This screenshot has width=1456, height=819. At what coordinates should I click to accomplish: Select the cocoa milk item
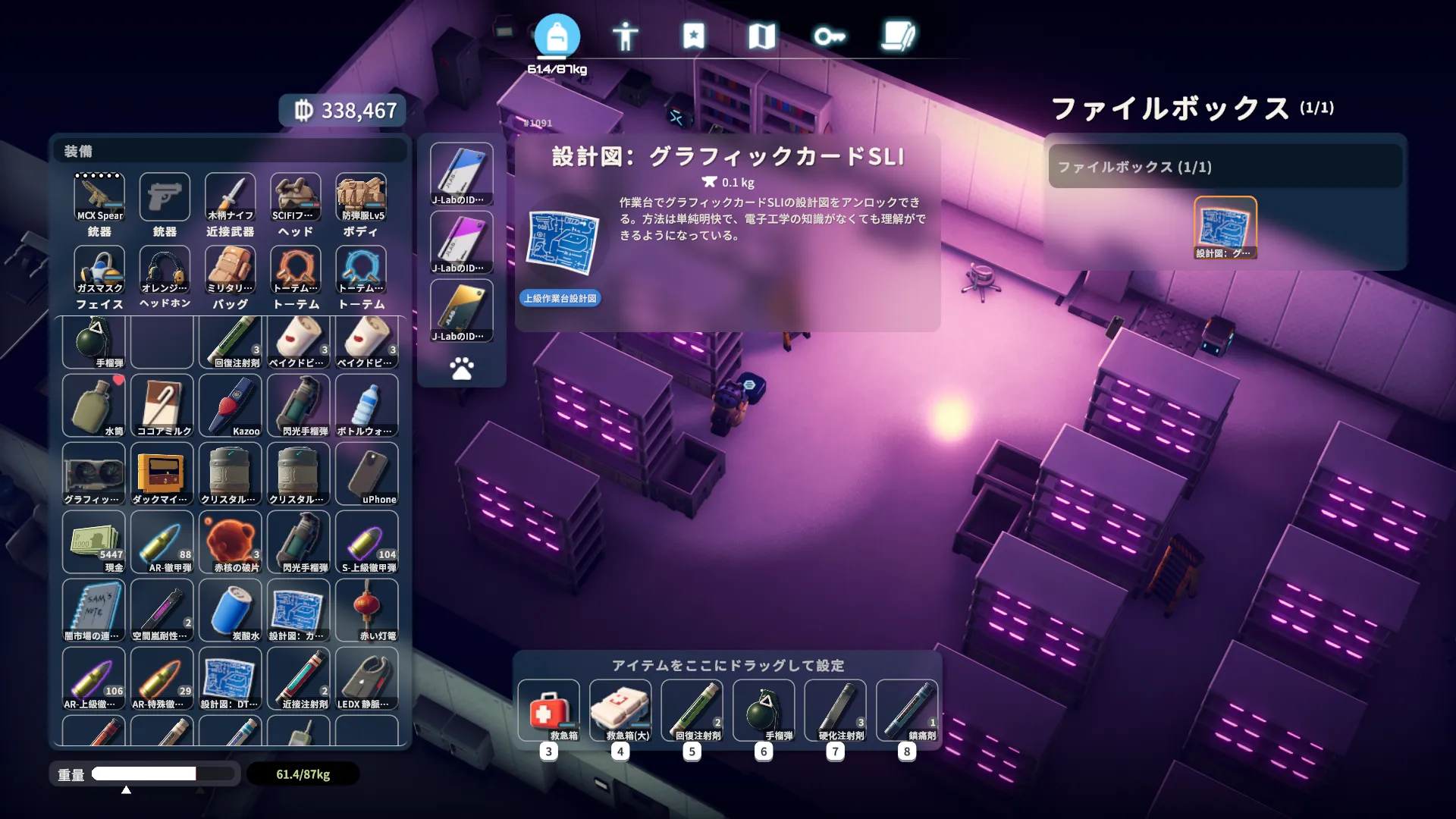(x=162, y=406)
